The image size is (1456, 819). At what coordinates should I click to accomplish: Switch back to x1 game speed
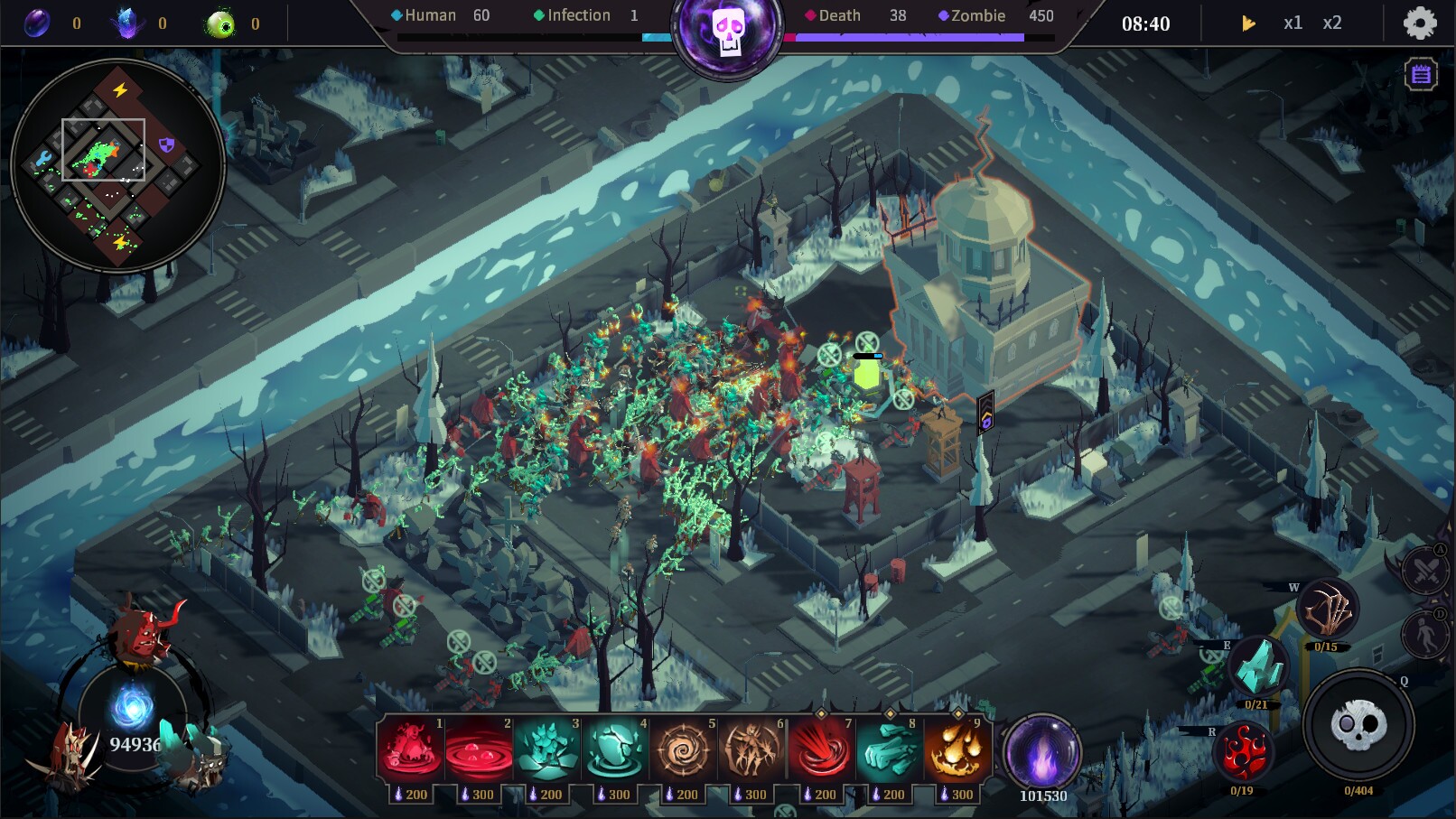pyautogui.click(x=1293, y=23)
